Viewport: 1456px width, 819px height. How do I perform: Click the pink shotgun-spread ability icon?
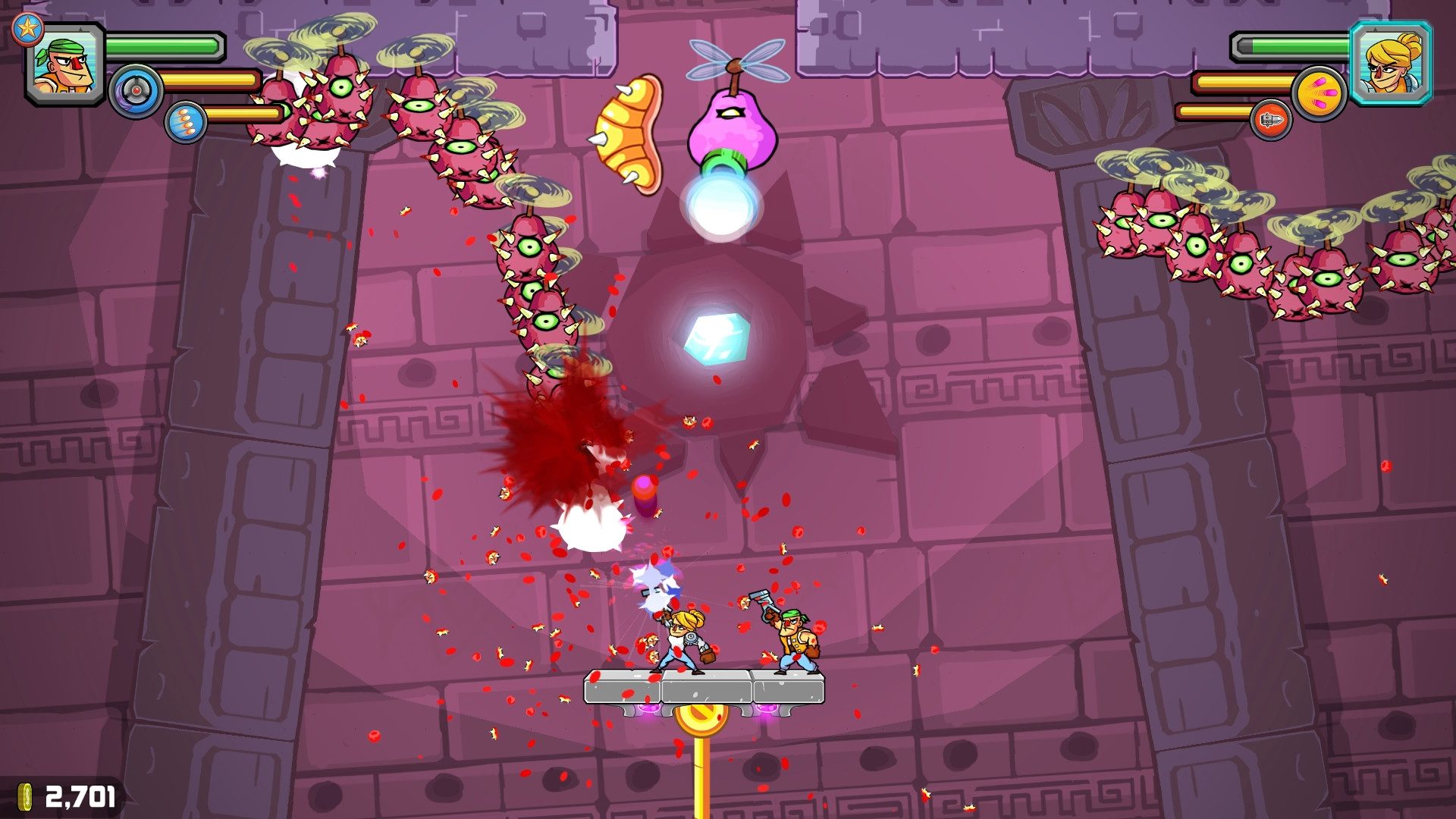1321,91
